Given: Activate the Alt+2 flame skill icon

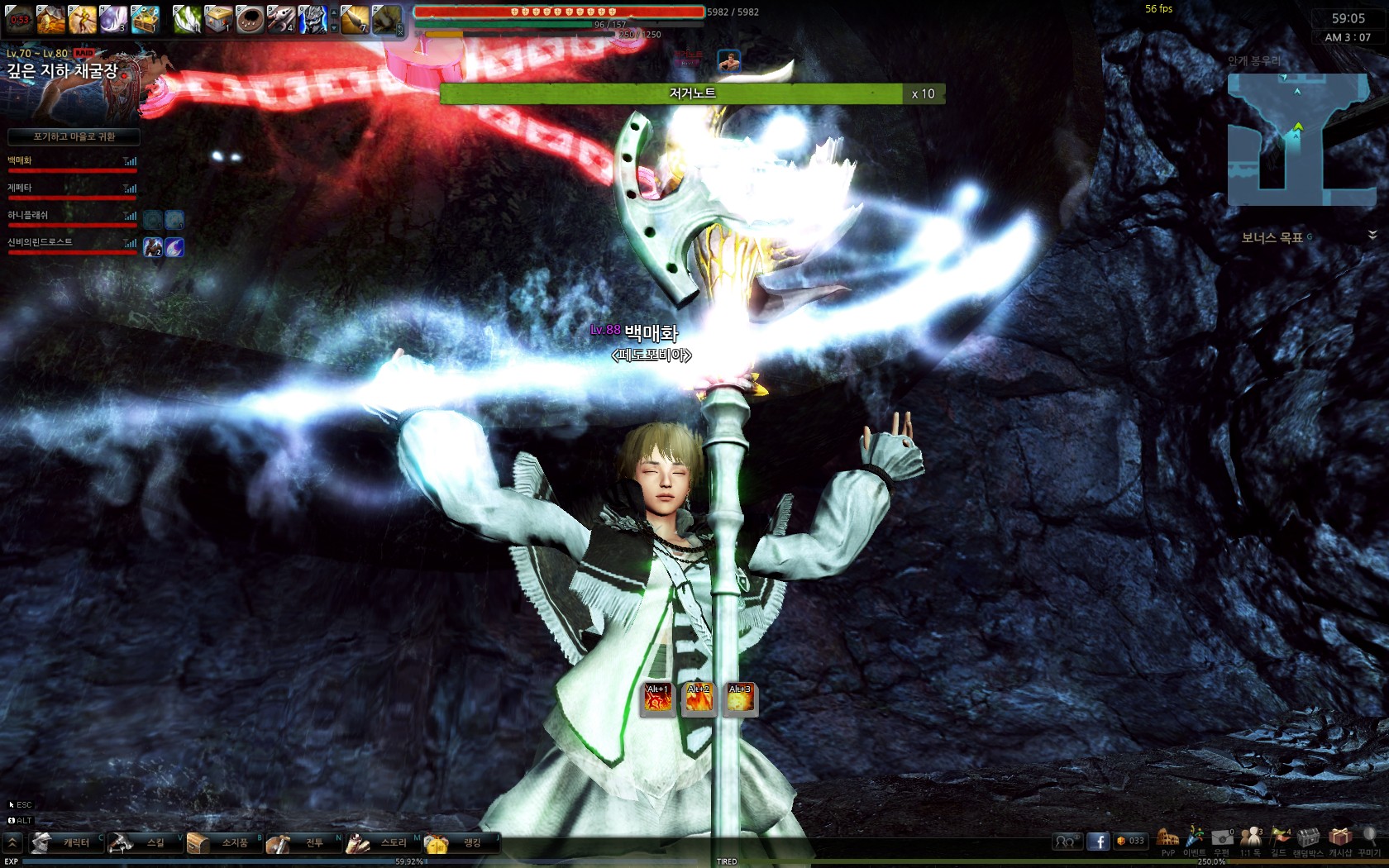Looking at the screenshot, I should tap(699, 699).
